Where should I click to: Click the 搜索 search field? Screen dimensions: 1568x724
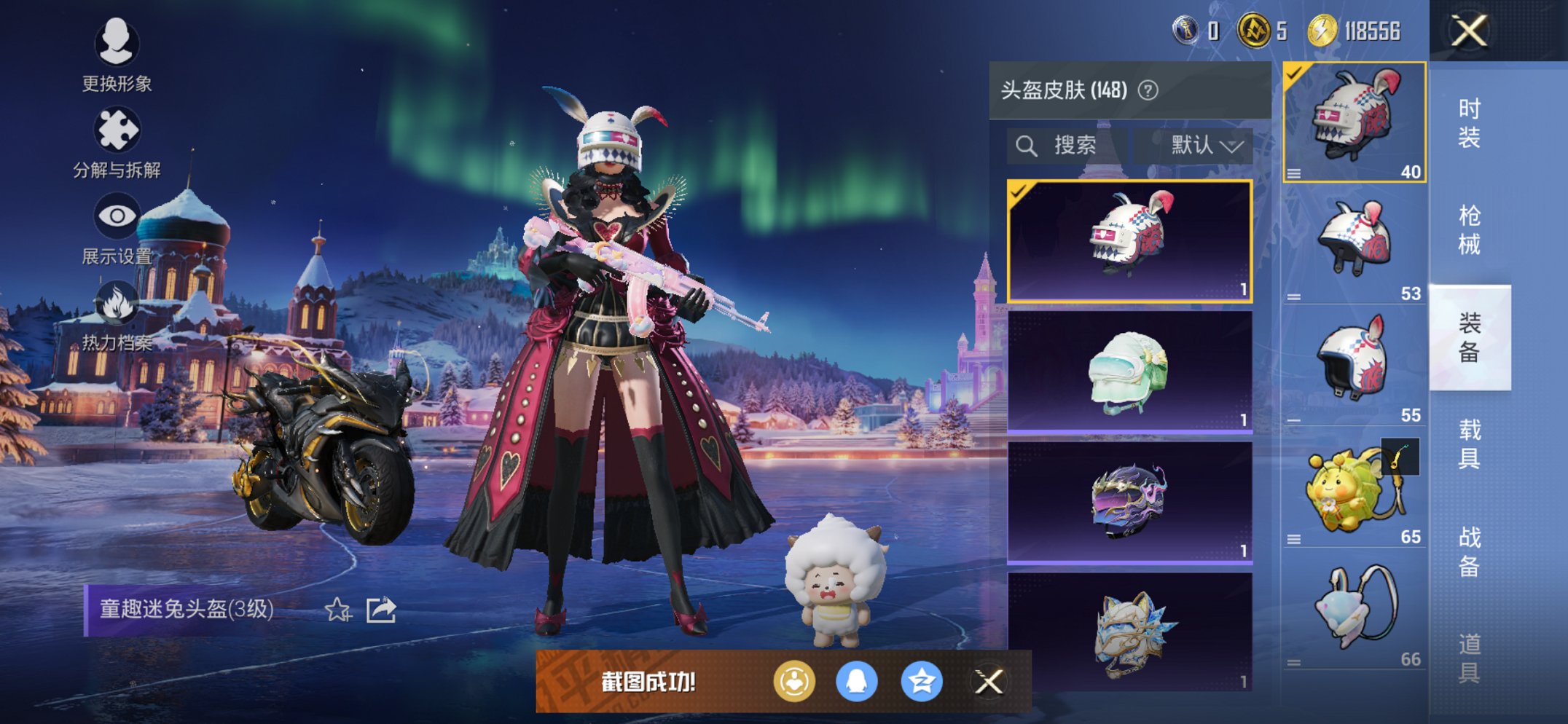click(x=1067, y=146)
